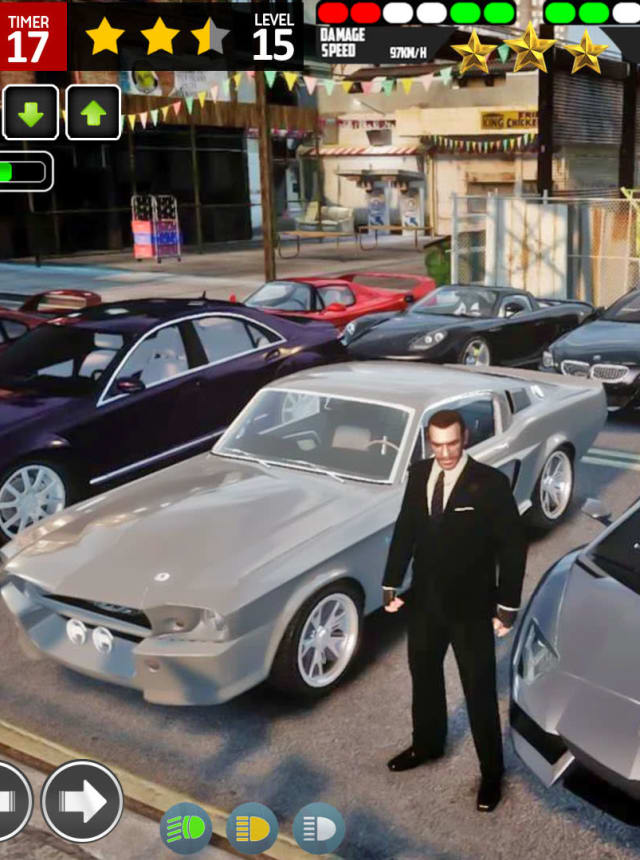
Task: Tap the green down arrow button
Action: point(30,113)
